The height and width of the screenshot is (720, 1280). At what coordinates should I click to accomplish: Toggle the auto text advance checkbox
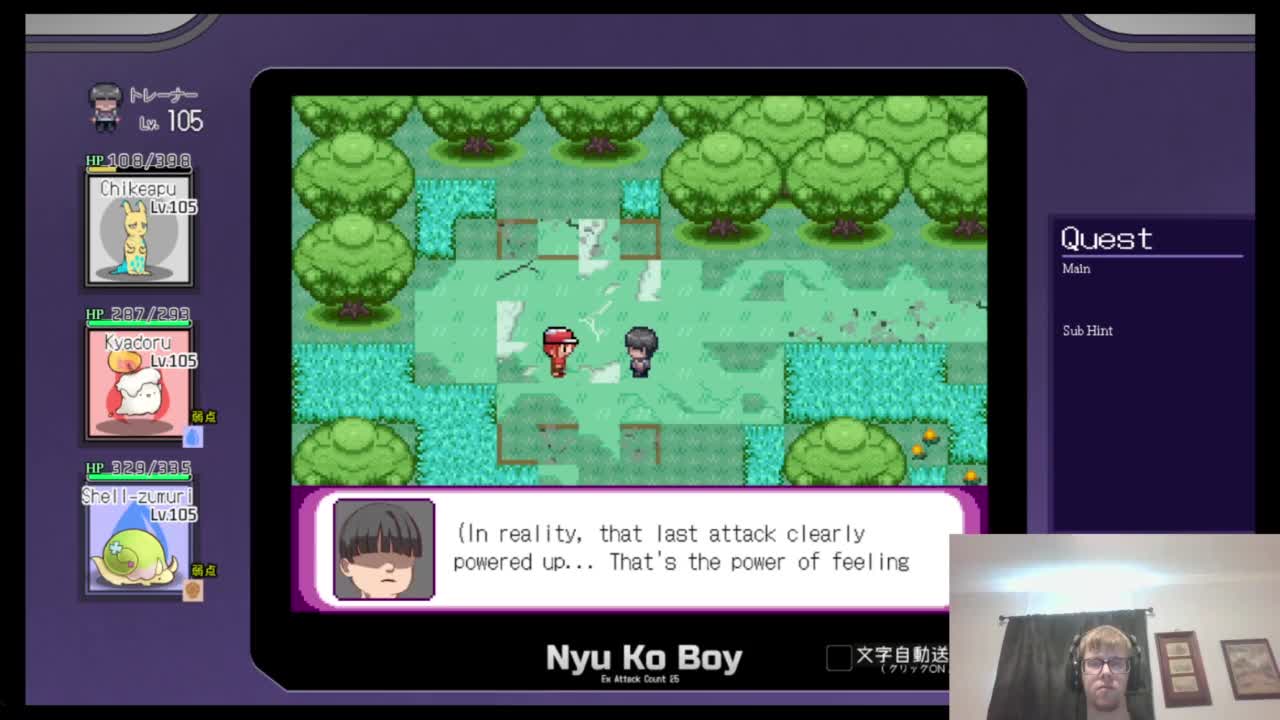click(x=839, y=657)
